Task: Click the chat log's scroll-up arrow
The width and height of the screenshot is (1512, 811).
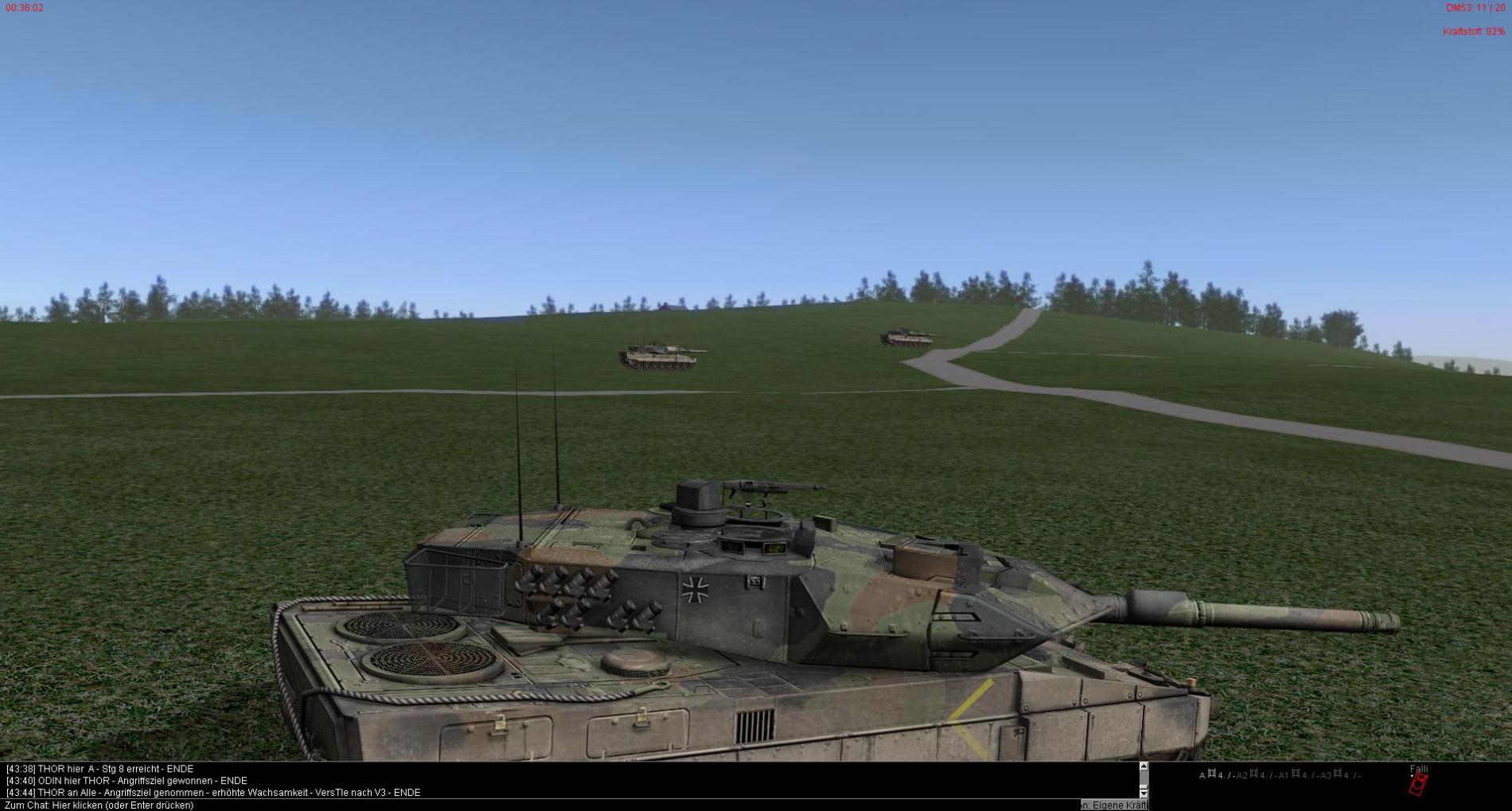Action: pos(1144,767)
